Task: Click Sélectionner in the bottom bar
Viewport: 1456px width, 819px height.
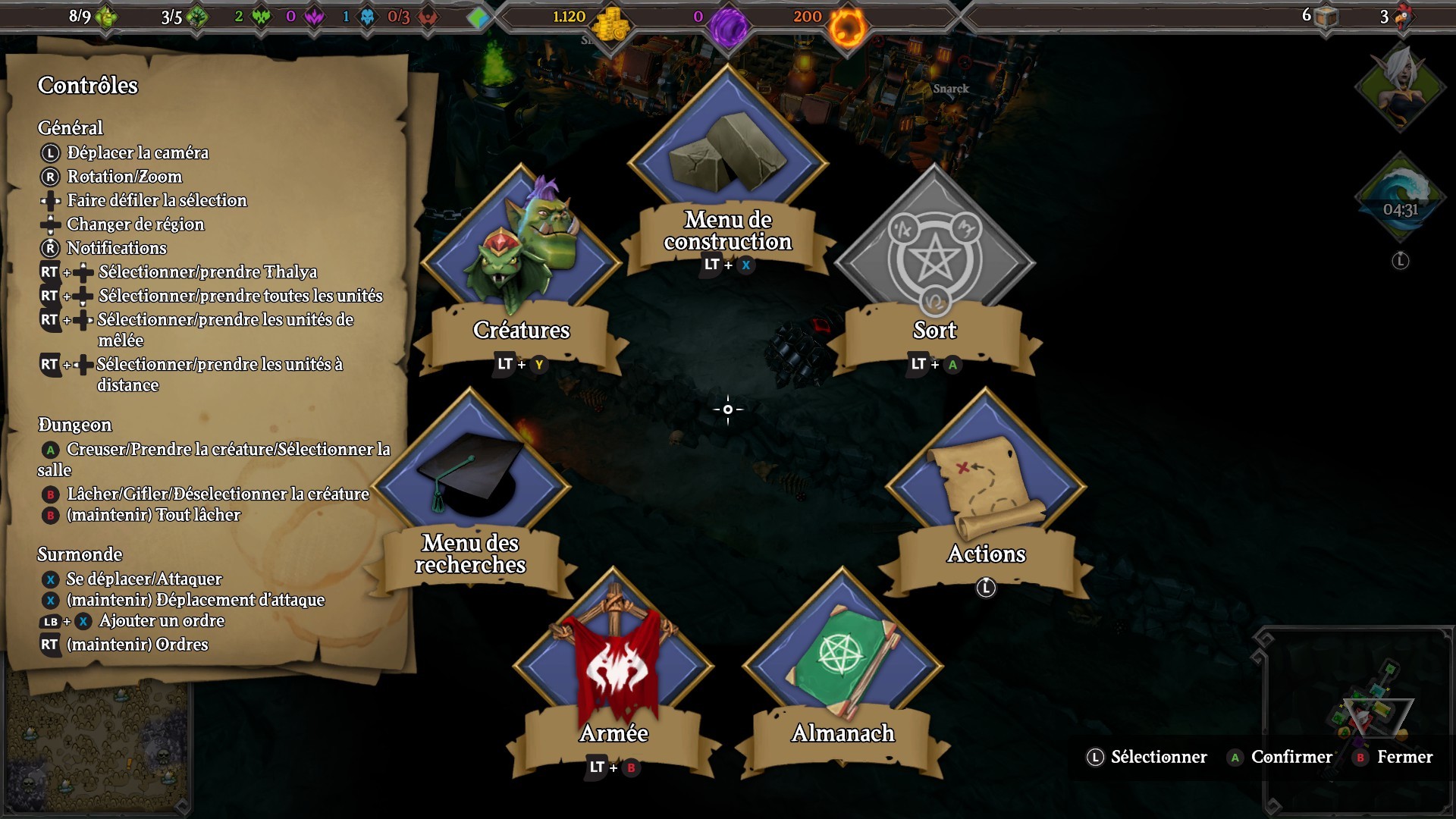Action: coord(1158,757)
